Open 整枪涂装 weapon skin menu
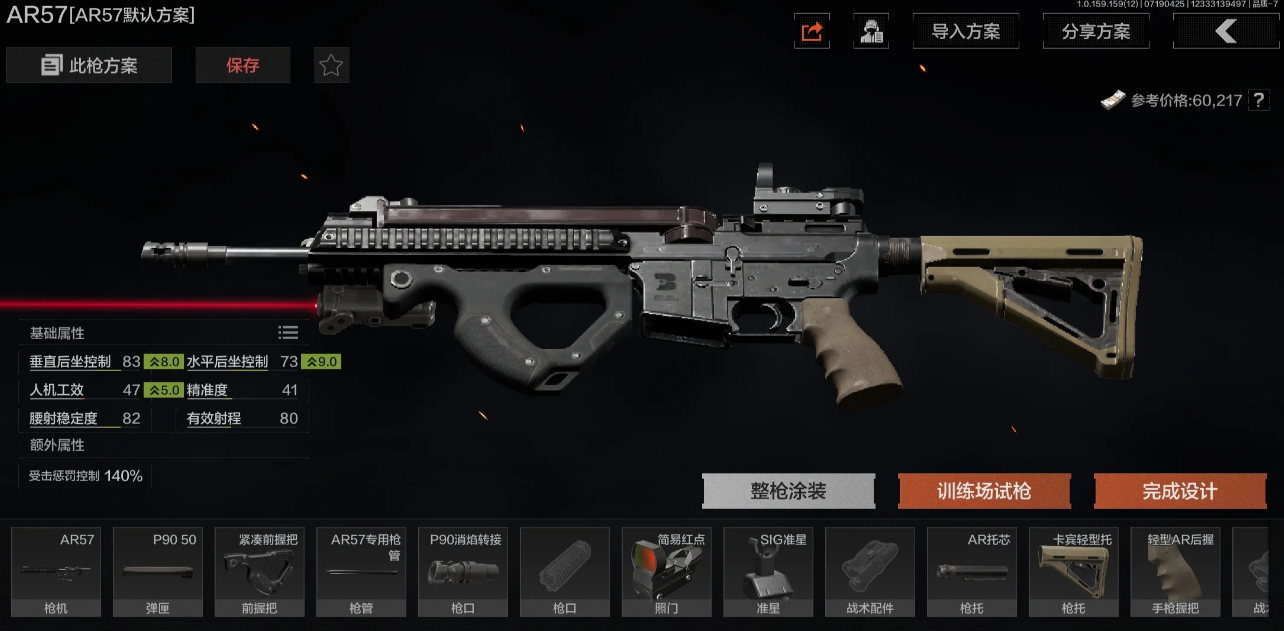Screen dimensions: 1284x631 (788, 491)
